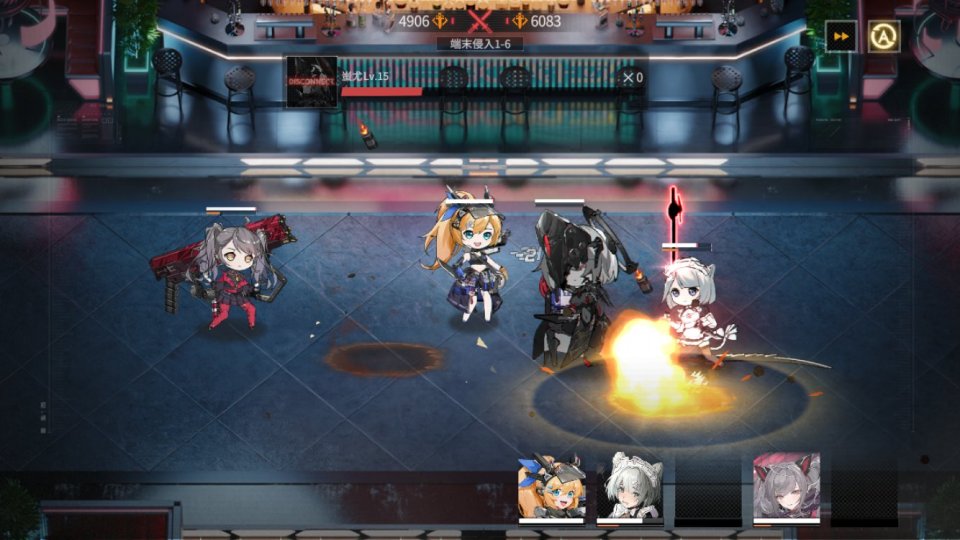The height and width of the screenshot is (540, 960).
Task: Choose the grey-haired red-horned girl portrait
Action: click(786, 486)
